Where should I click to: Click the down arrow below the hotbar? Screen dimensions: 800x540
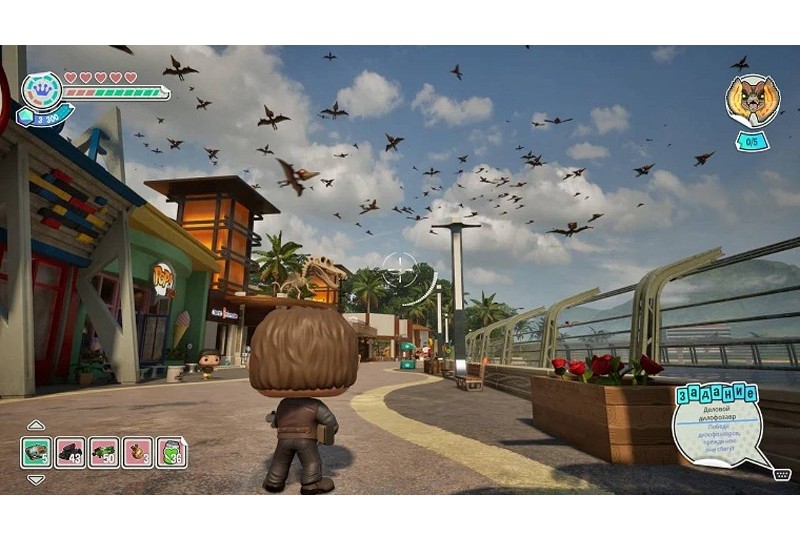click(36, 480)
